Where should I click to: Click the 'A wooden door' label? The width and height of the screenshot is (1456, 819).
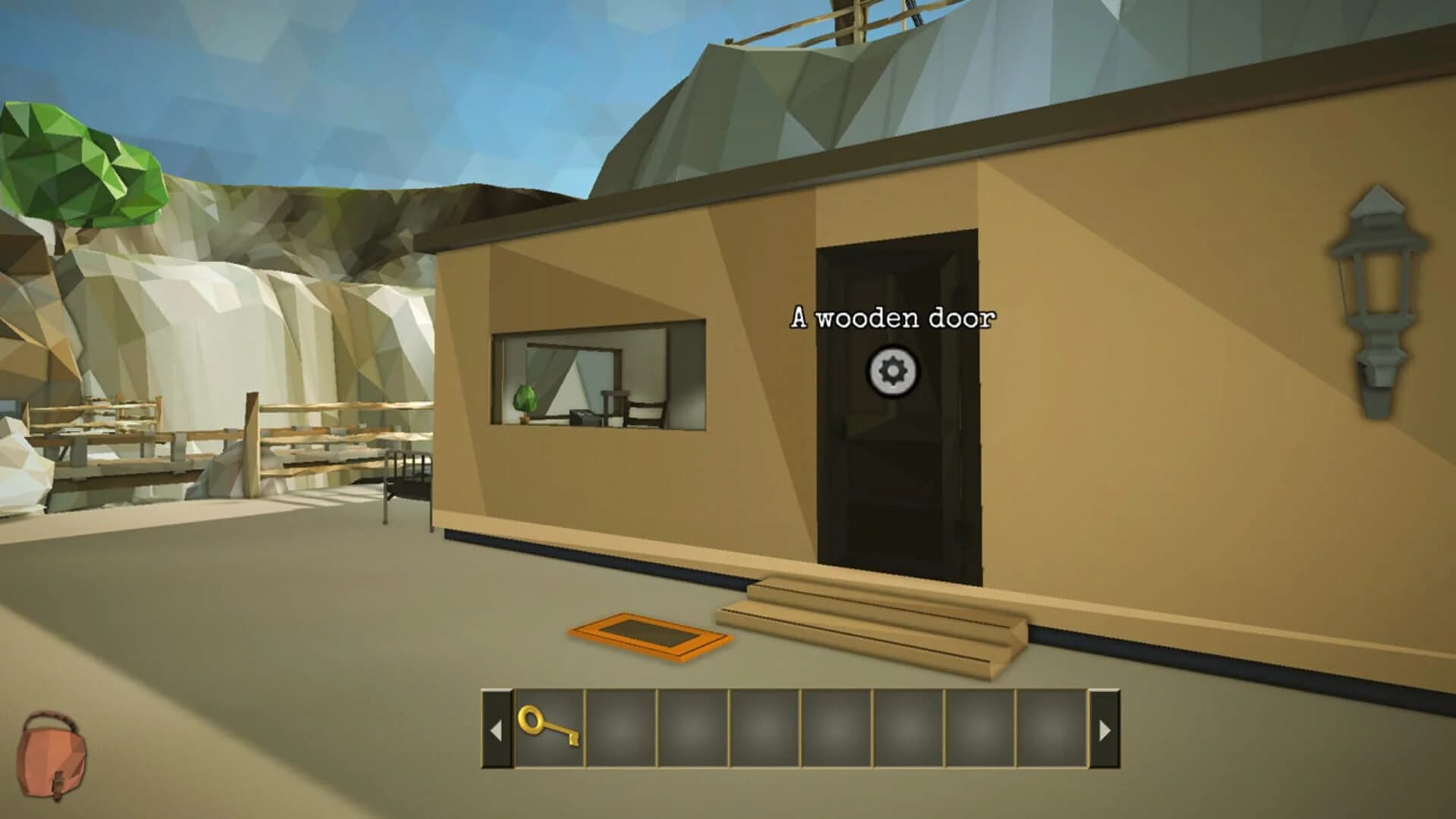coord(892,318)
